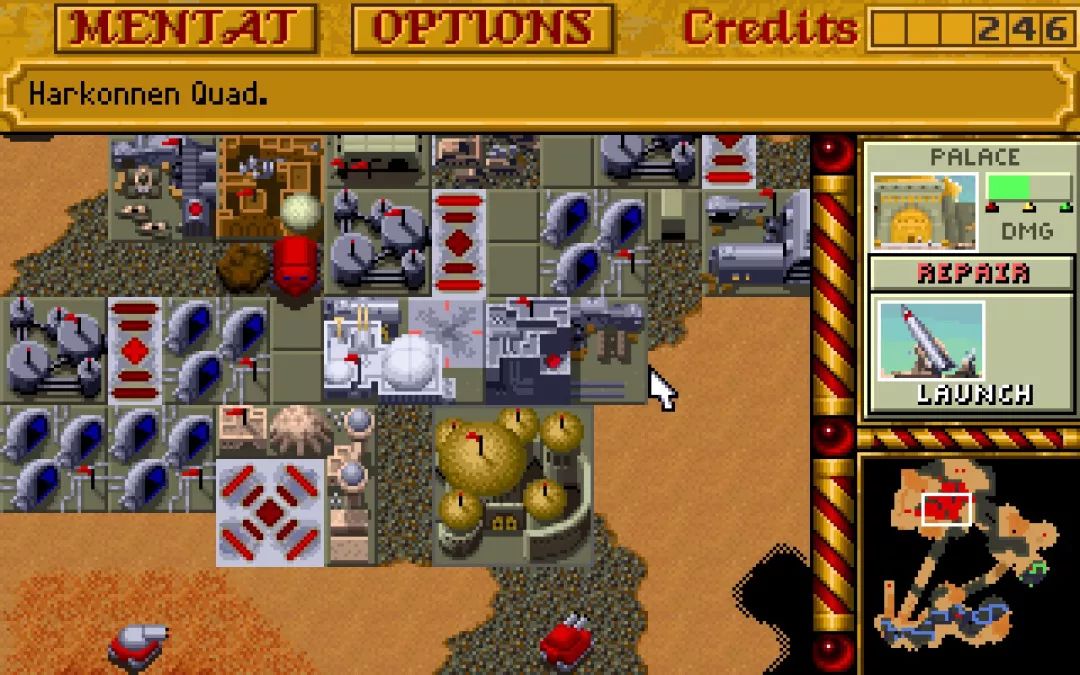Viewport: 1080px width, 675px height.
Task: Open the Mentat advisor screen
Action: point(185,29)
